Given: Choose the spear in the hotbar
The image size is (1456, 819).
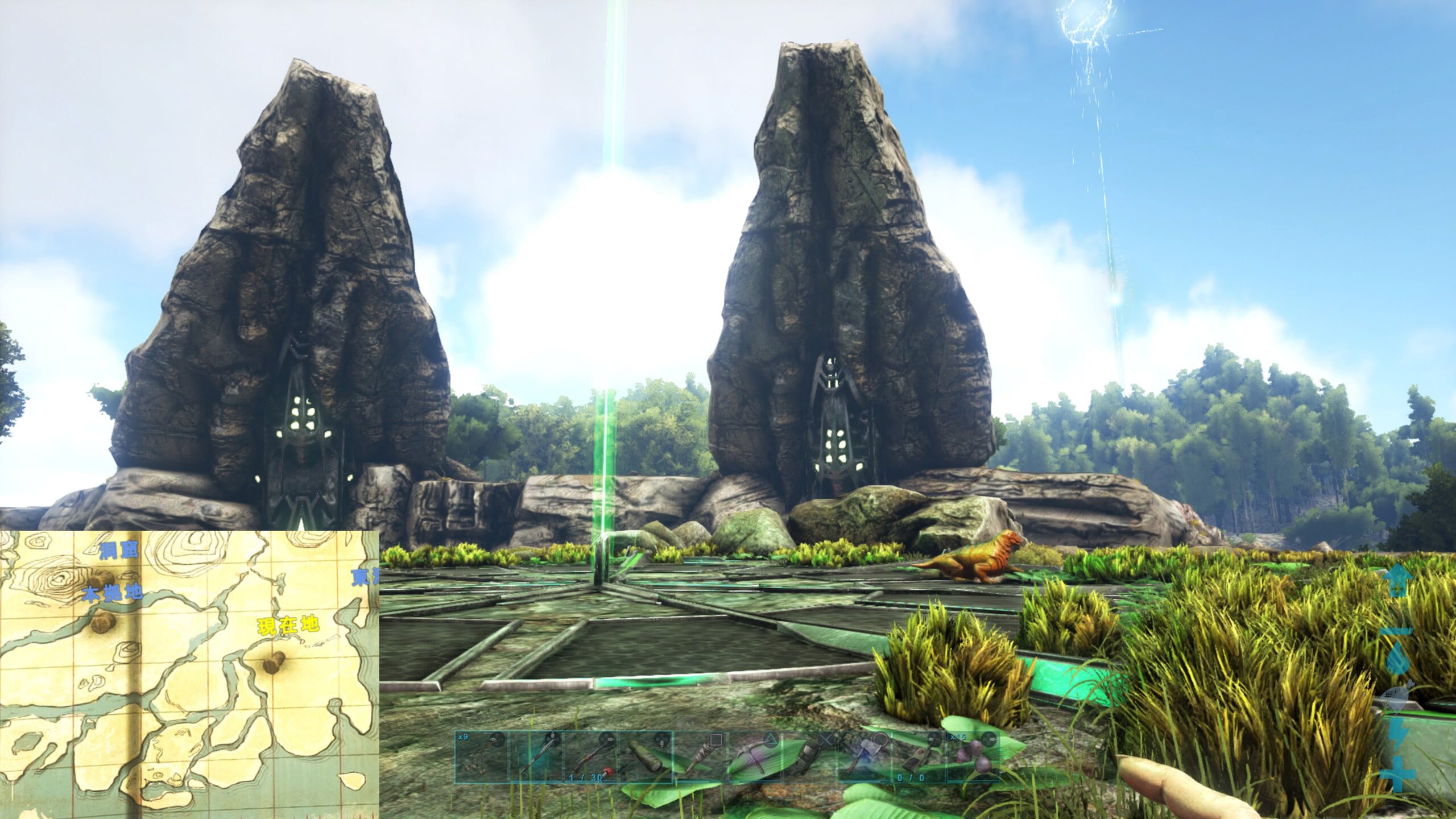Looking at the screenshot, I should (x=536, y=758).
